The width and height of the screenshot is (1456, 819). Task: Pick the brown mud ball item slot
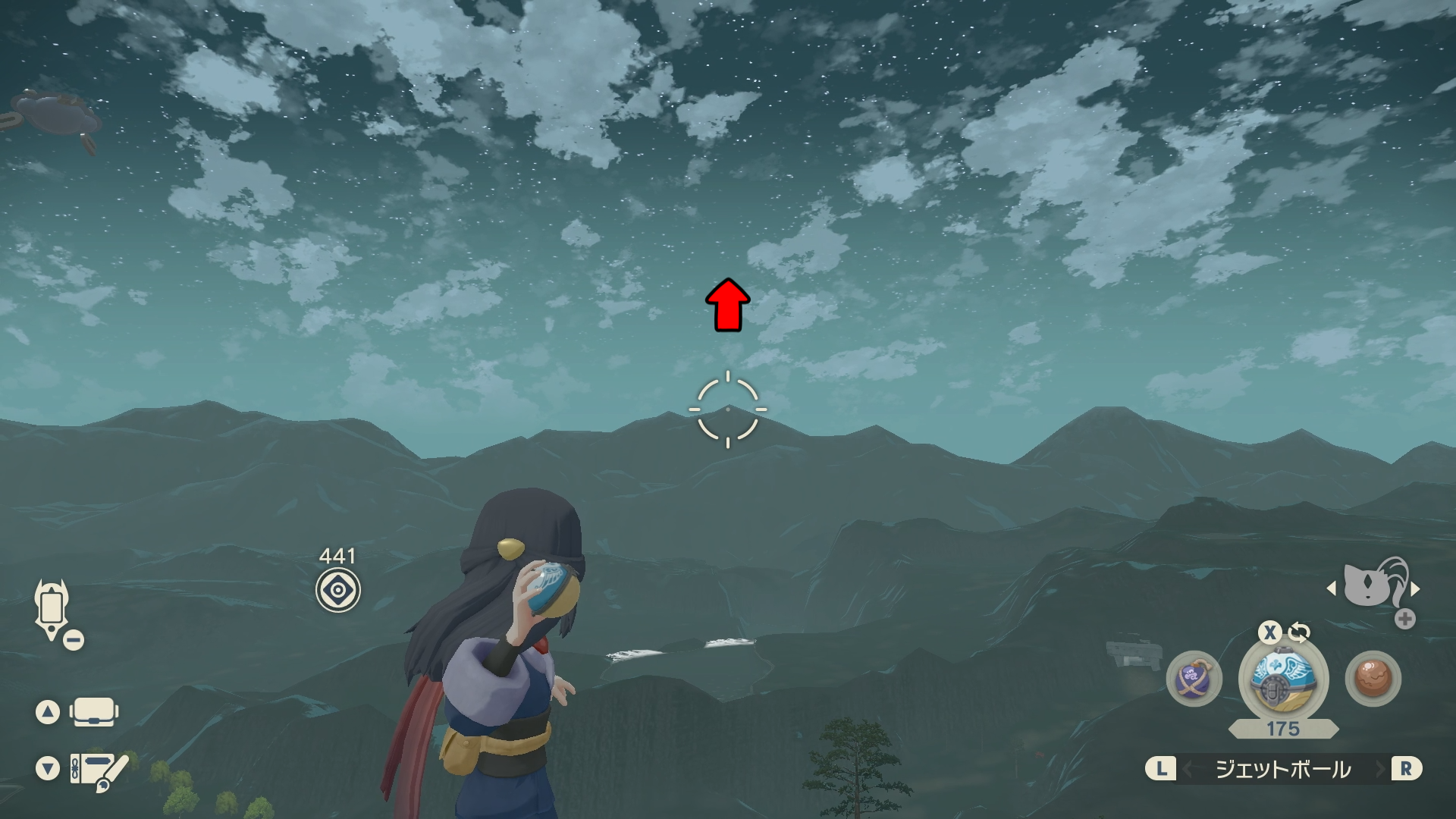pos(1373,679)
